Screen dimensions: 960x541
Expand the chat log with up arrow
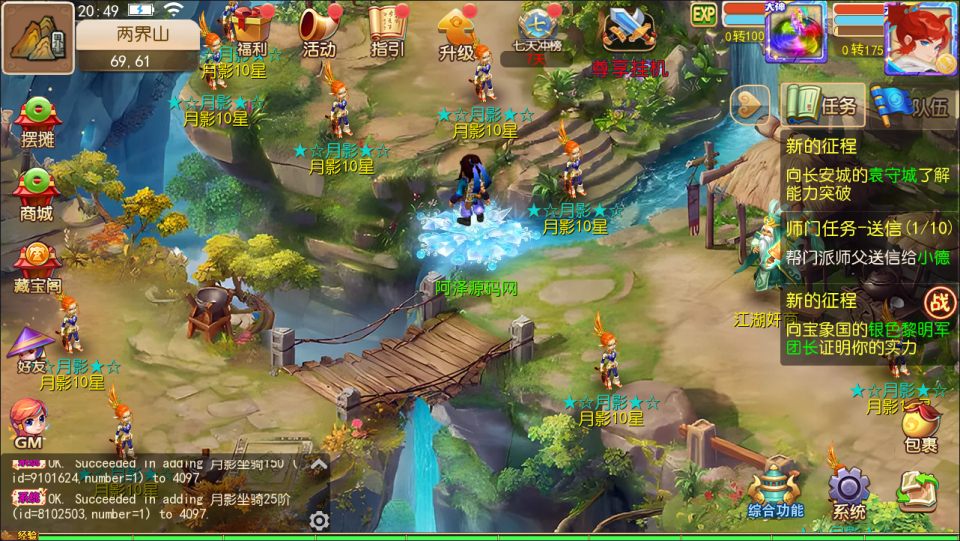pos(318,464)
